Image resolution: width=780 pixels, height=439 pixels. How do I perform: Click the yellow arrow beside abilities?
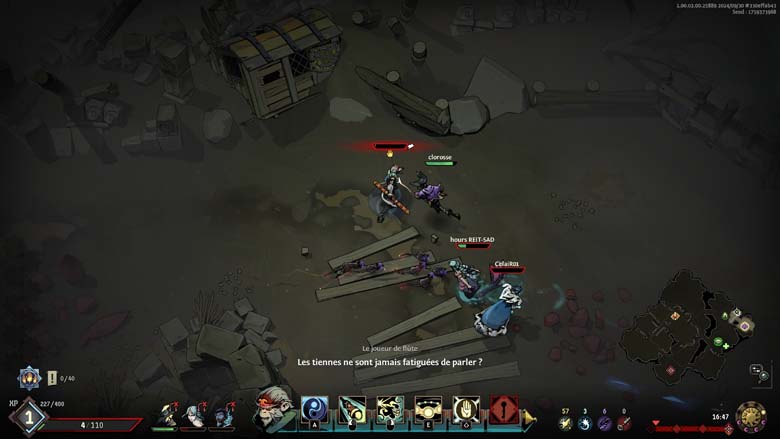click(529, 417)
